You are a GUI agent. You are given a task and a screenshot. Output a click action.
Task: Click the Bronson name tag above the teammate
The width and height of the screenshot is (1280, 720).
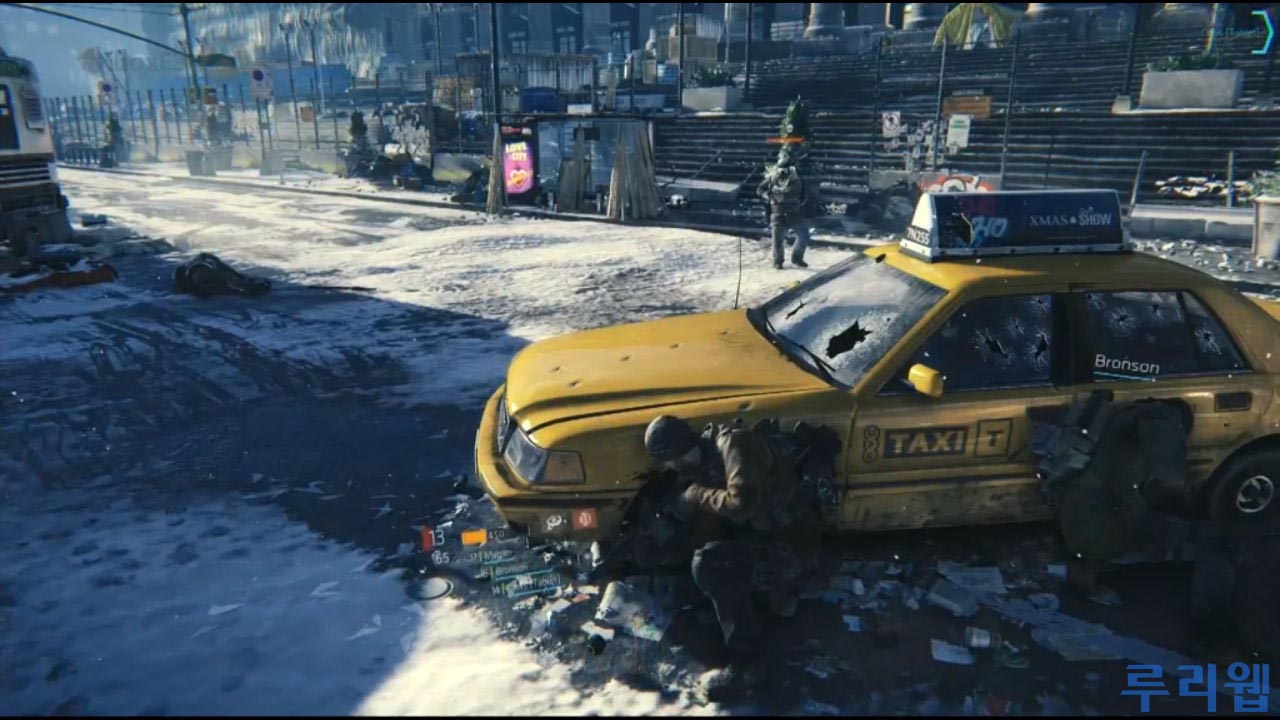pyautogui.click(x=1126, y=365)
